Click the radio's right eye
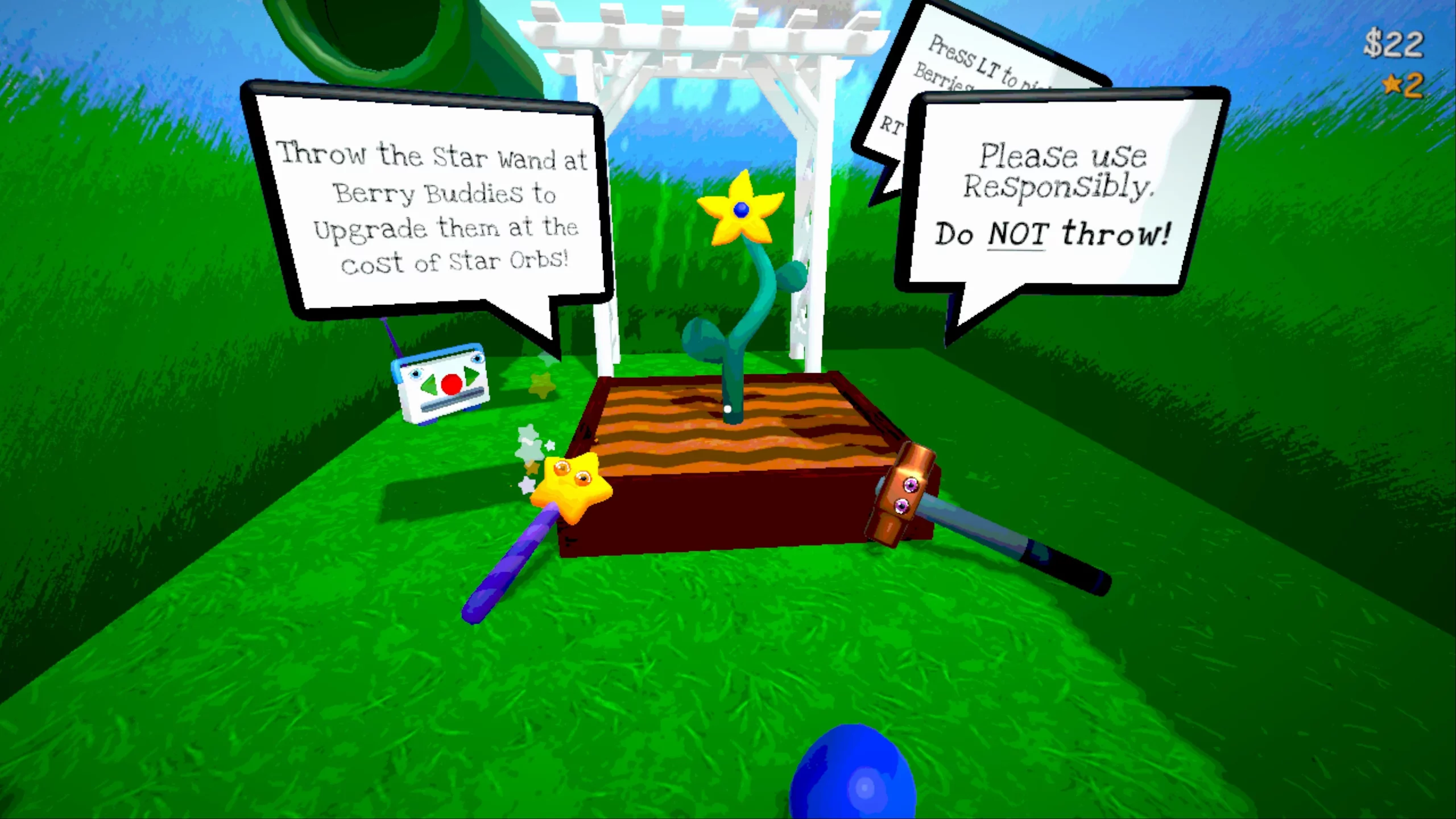Screen dimensions: 1456x819 point(478,359)
